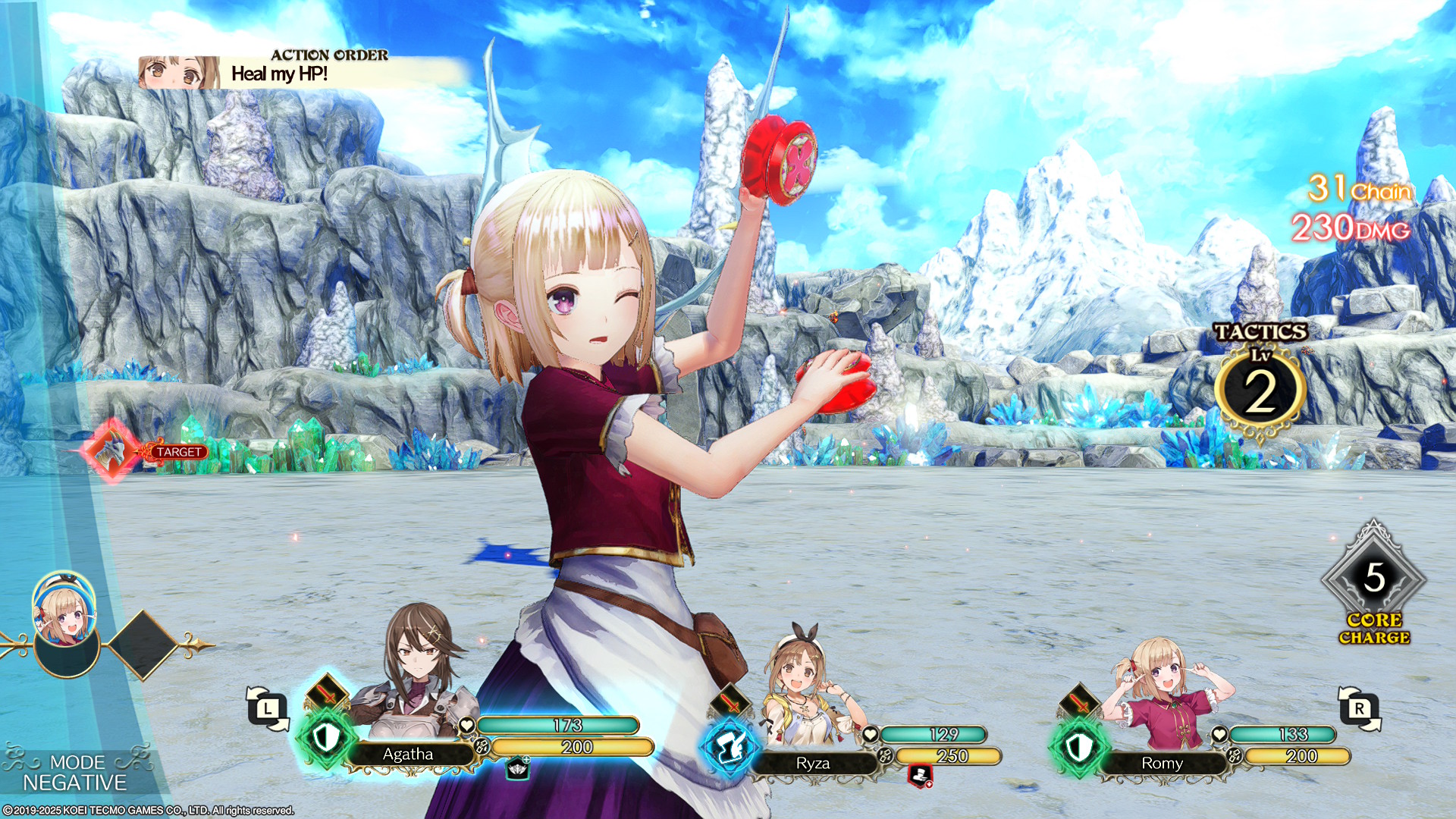
Task: Toggle the MODE NEGATIVE battle mode
Action: pos(74,773)
